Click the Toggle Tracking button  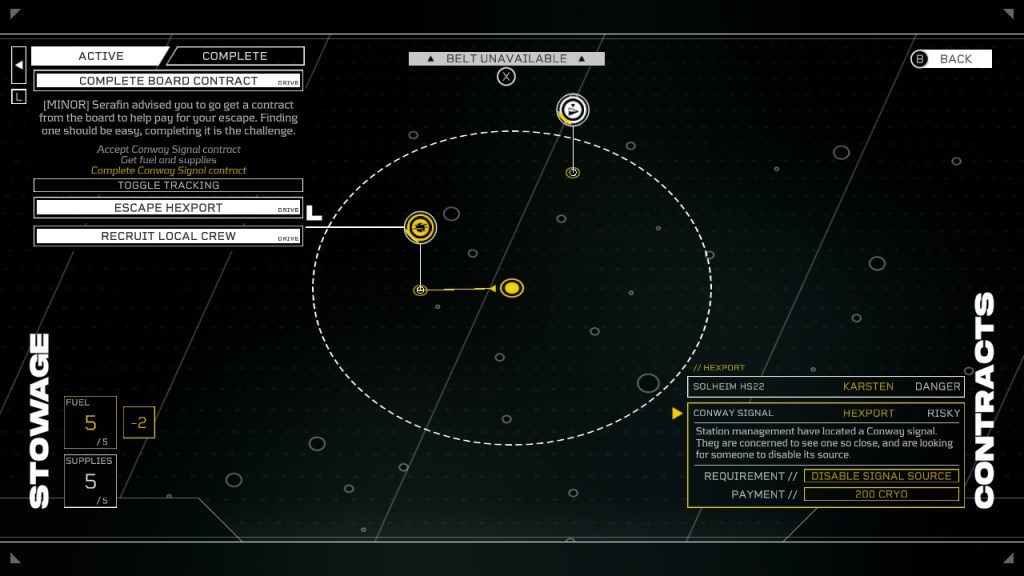(168, 185)
